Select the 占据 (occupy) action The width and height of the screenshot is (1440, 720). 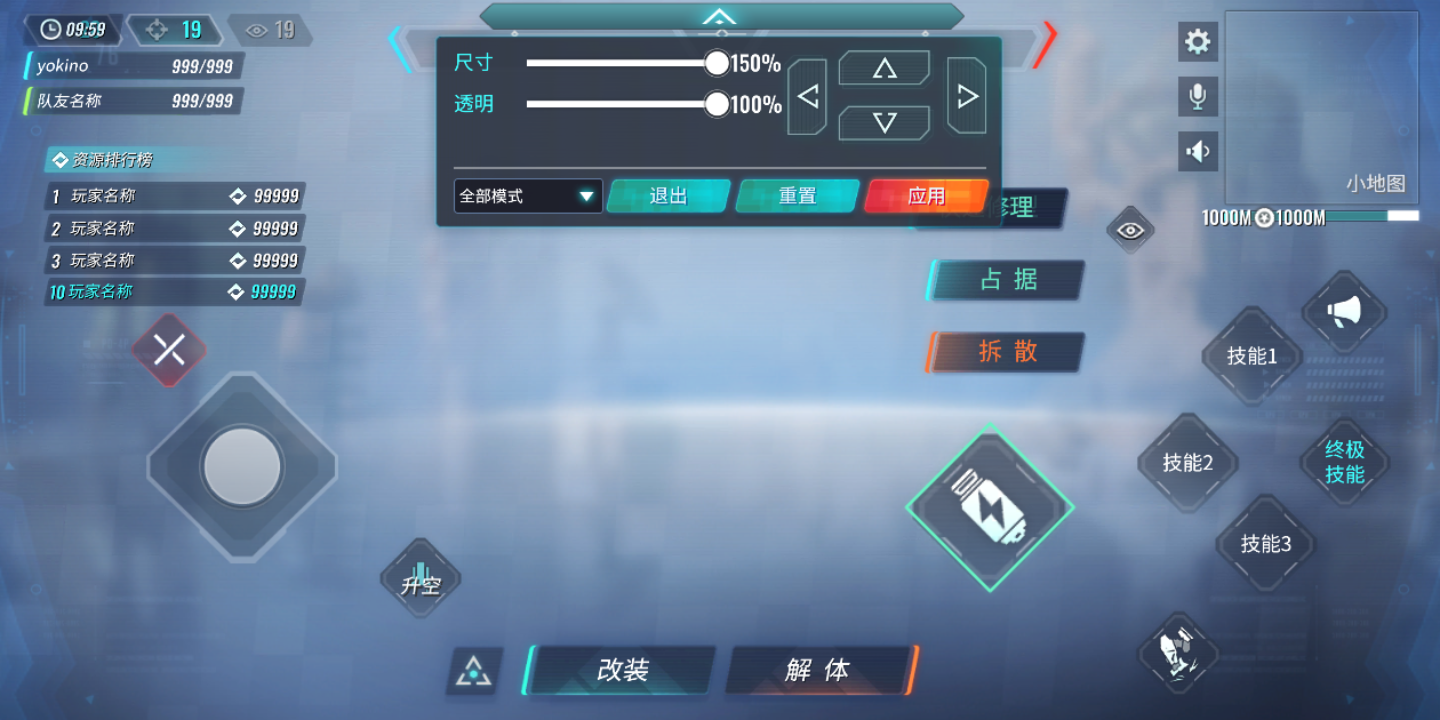(x=1005, y=281)
